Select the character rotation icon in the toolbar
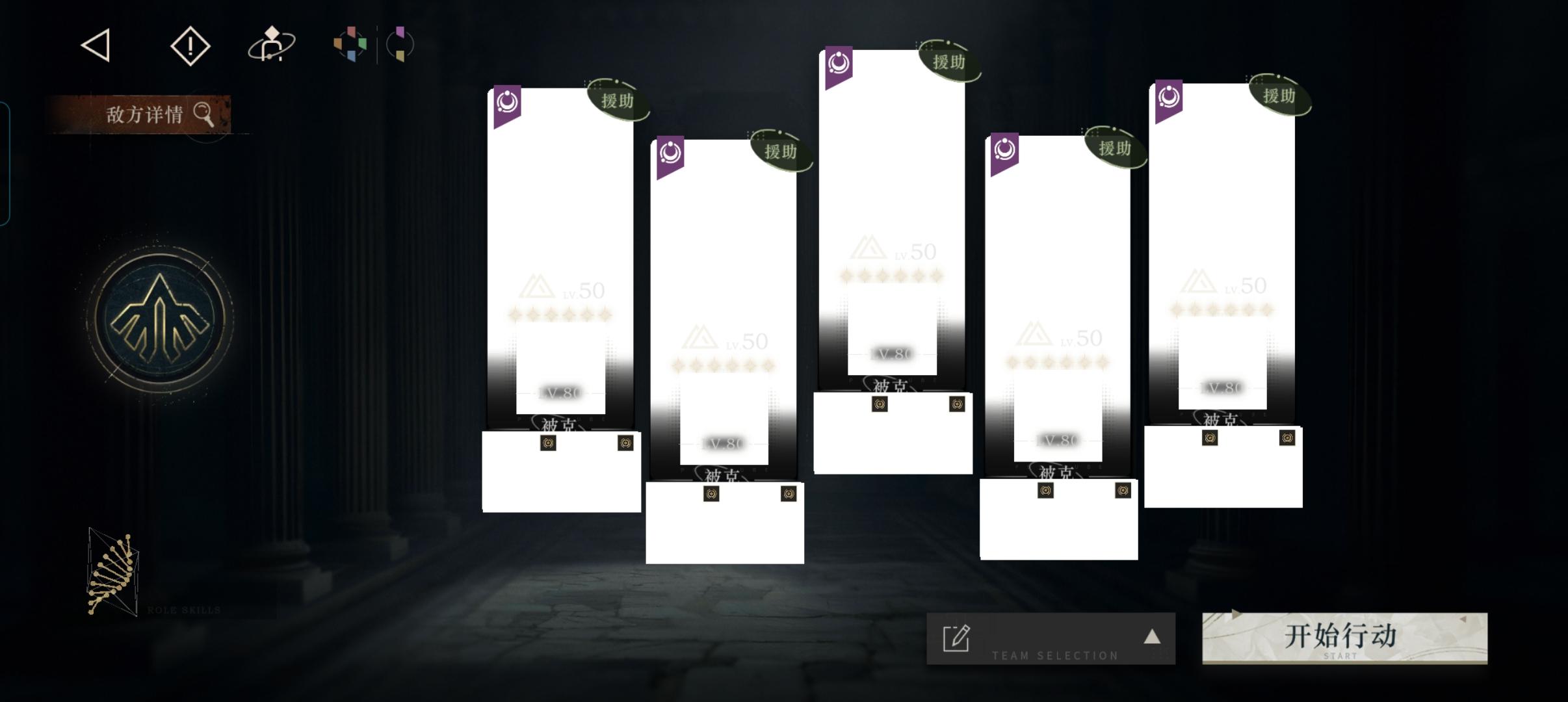The width and height of the screenshot is (1568, 702). click(x=272, y=44)
